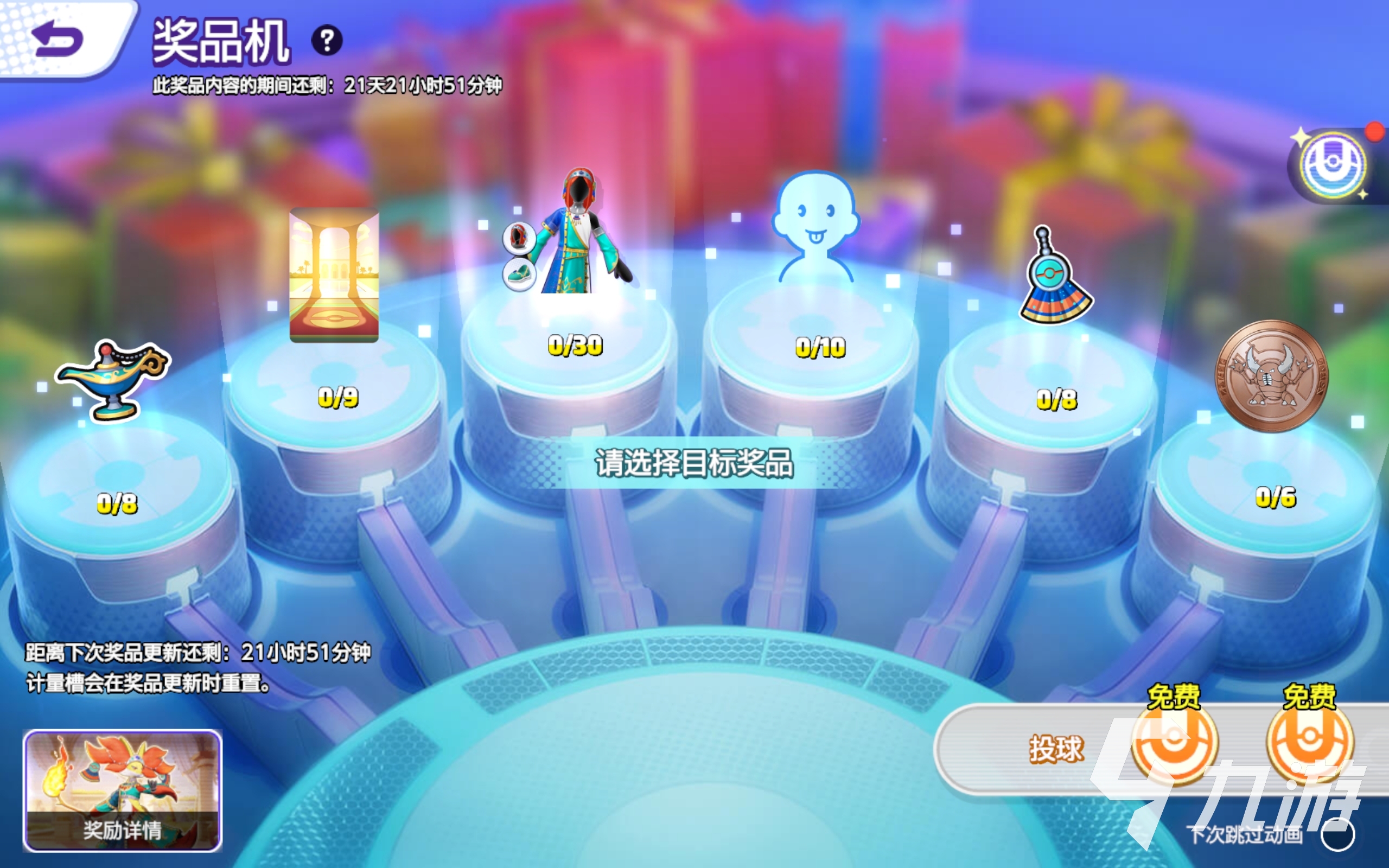Select the magic lamp prize
The width and height of the screenshot is (1389, 868).
[113, 378]
